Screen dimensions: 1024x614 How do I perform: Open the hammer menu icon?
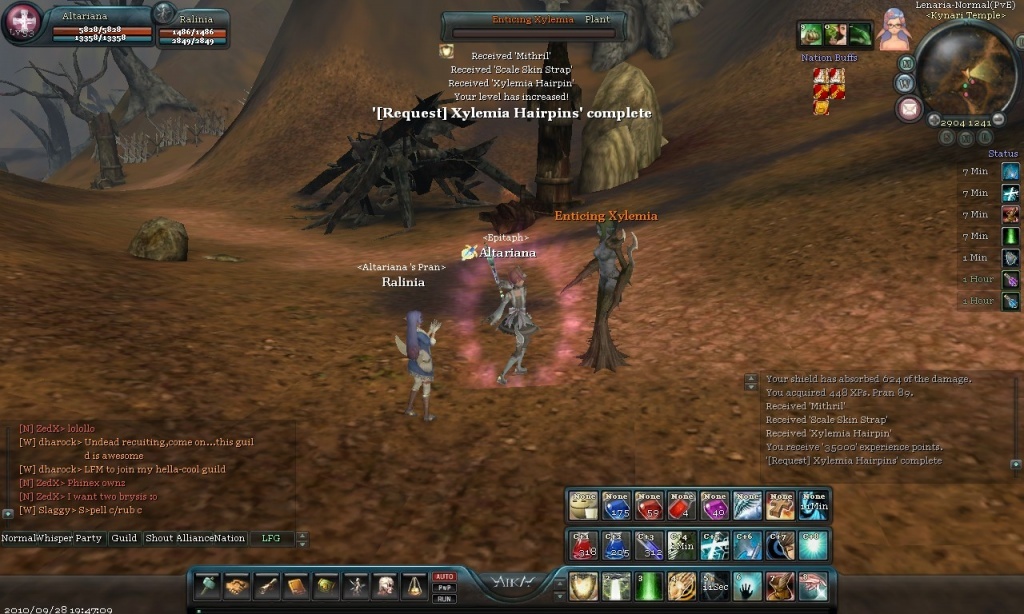tap(207, 586)
